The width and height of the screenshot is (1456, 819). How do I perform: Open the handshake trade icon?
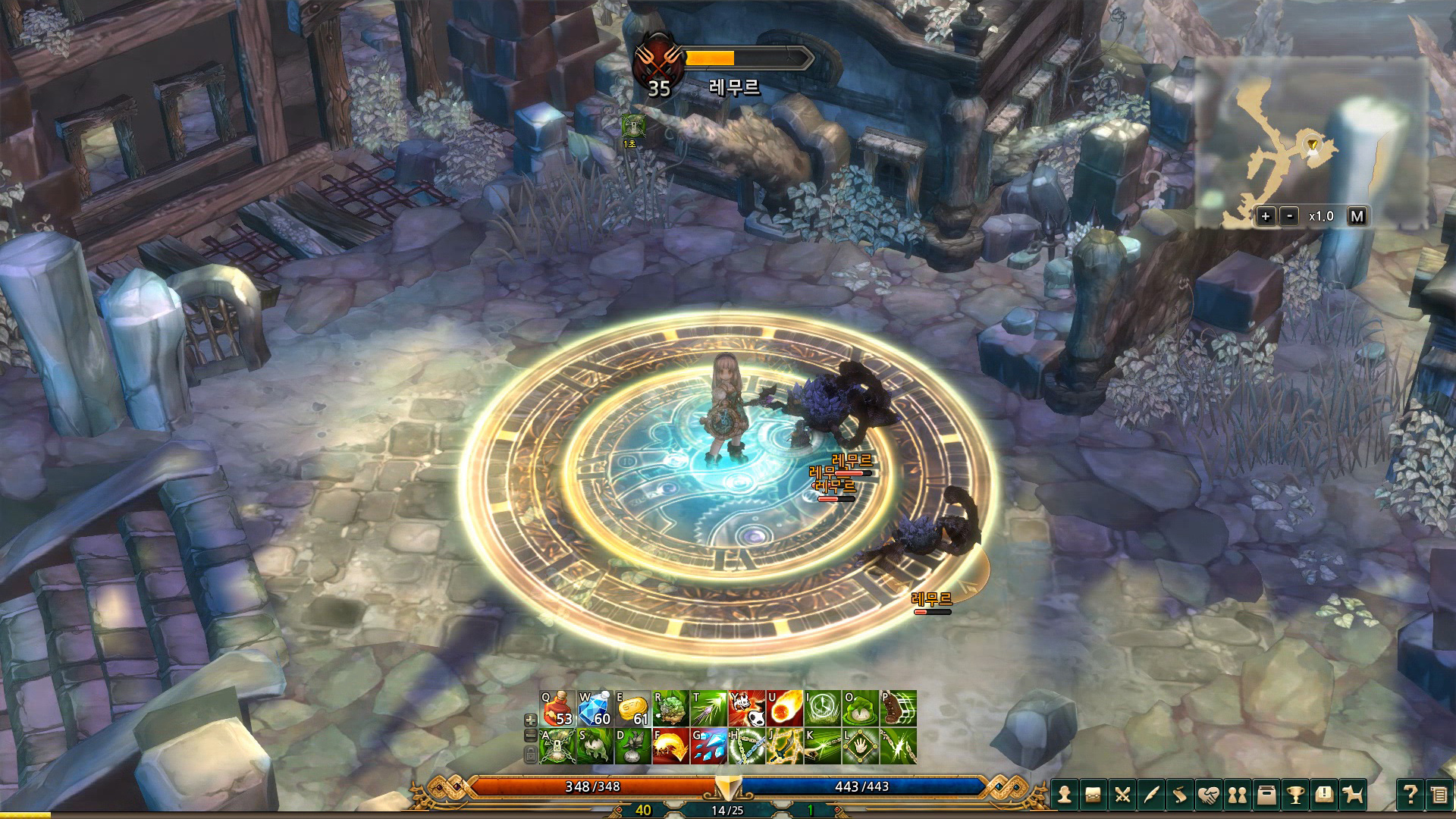[x=1210, y=796]
